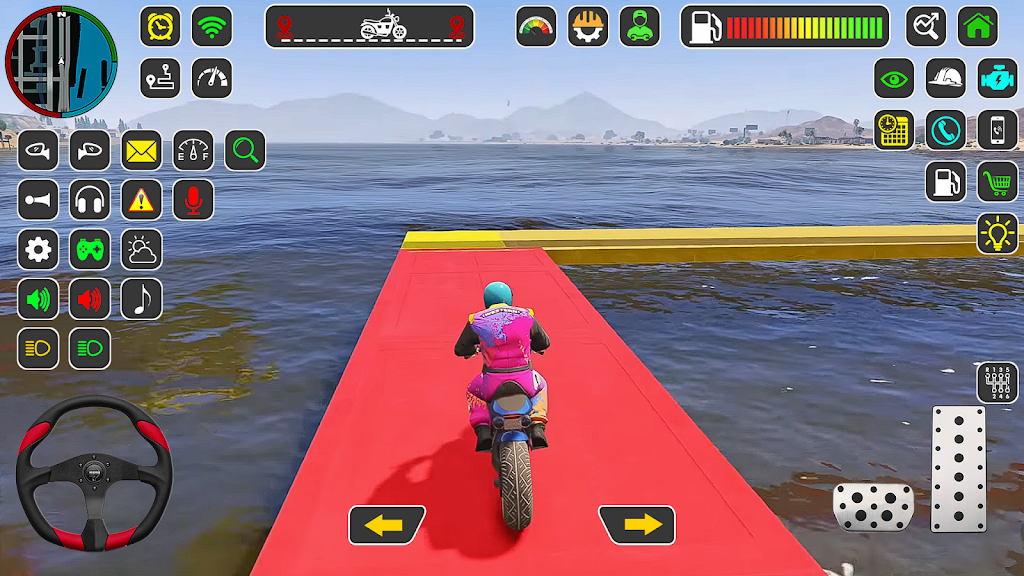Select the green gamepad controls icon

tap(90, 249)
